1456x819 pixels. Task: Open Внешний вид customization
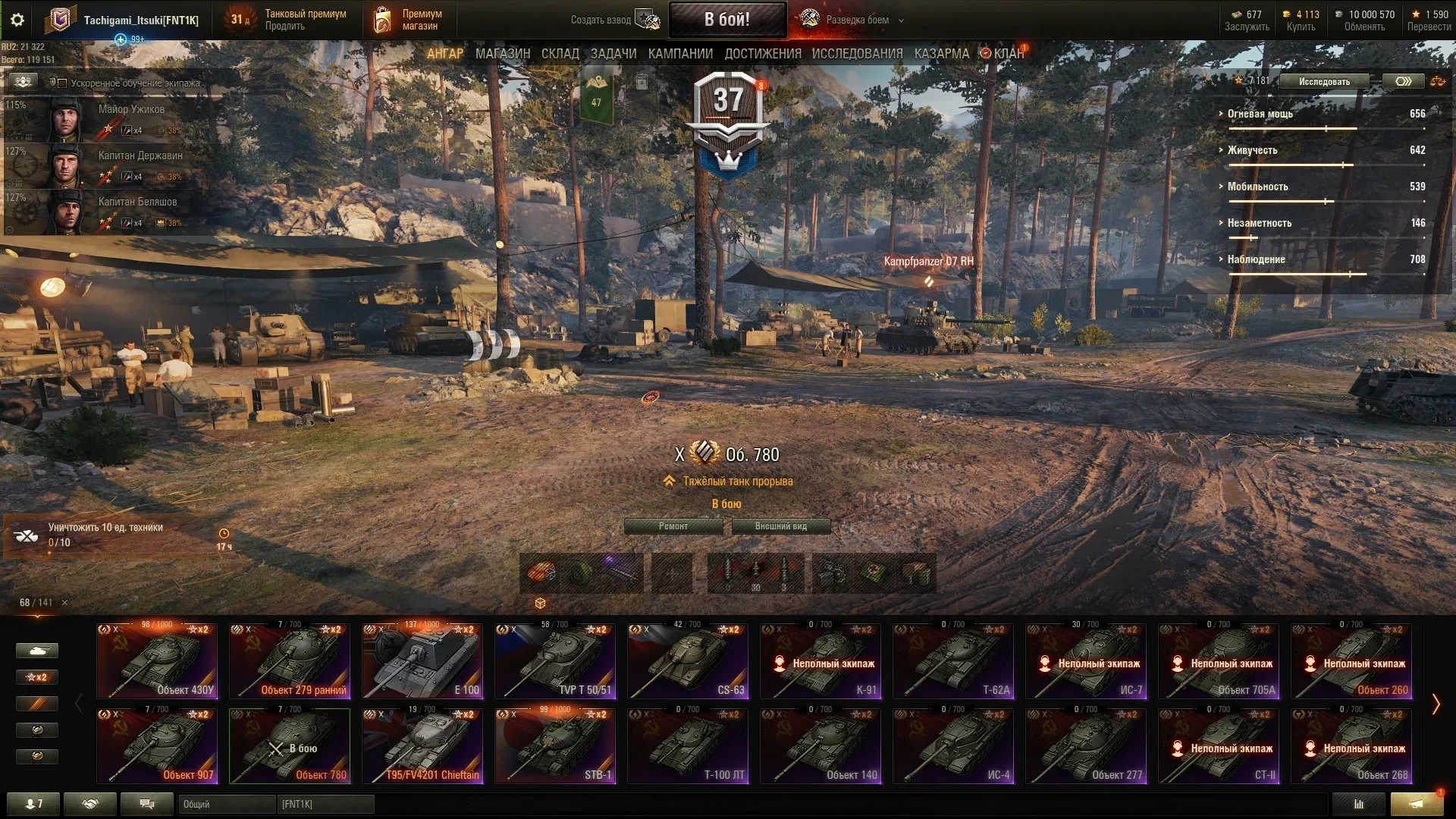(x=780, y=526)
